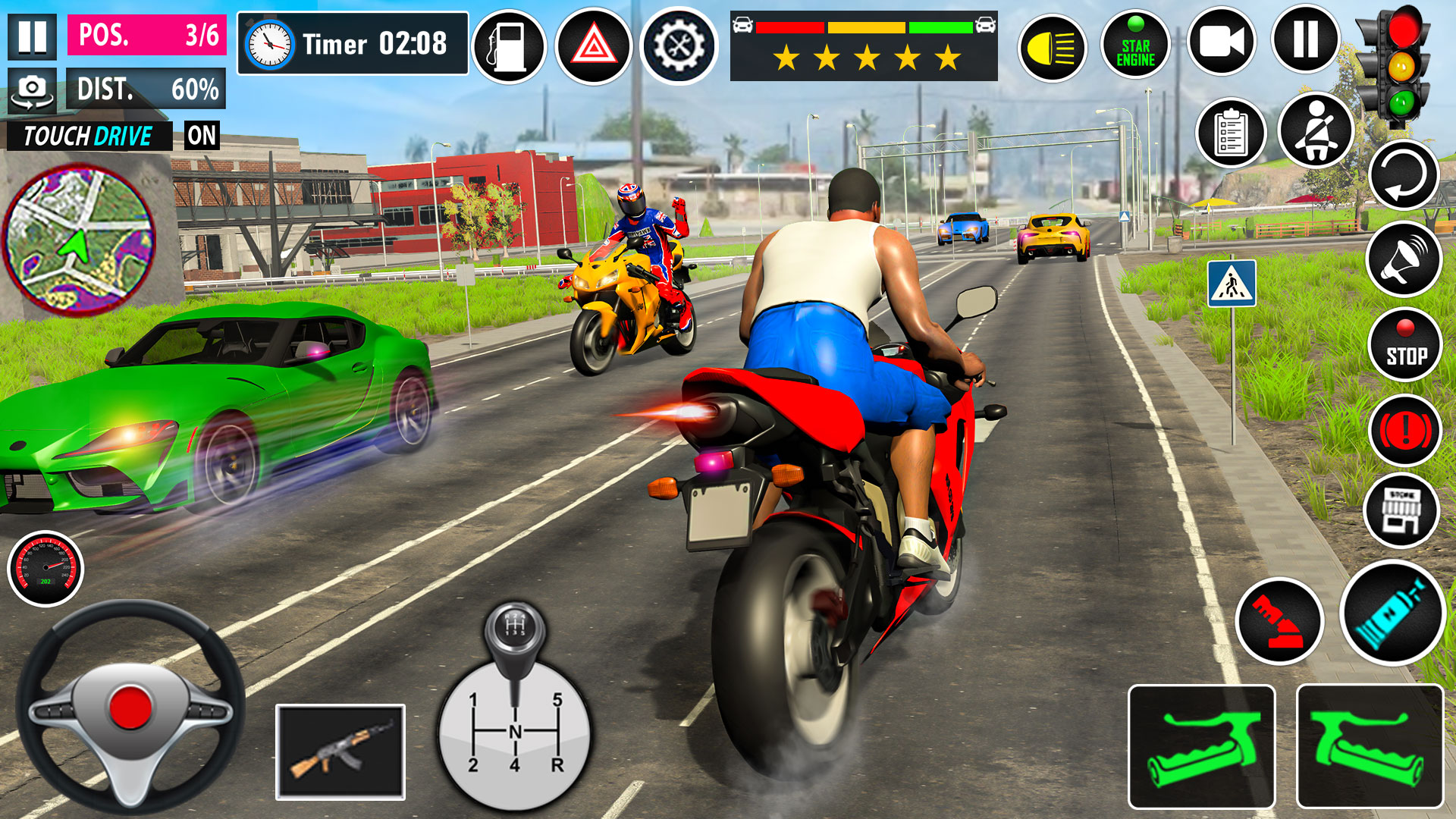Tap the fuel pump icon
The width and height of the screenshot is (1456, 819).
click(x=509, y=46)
